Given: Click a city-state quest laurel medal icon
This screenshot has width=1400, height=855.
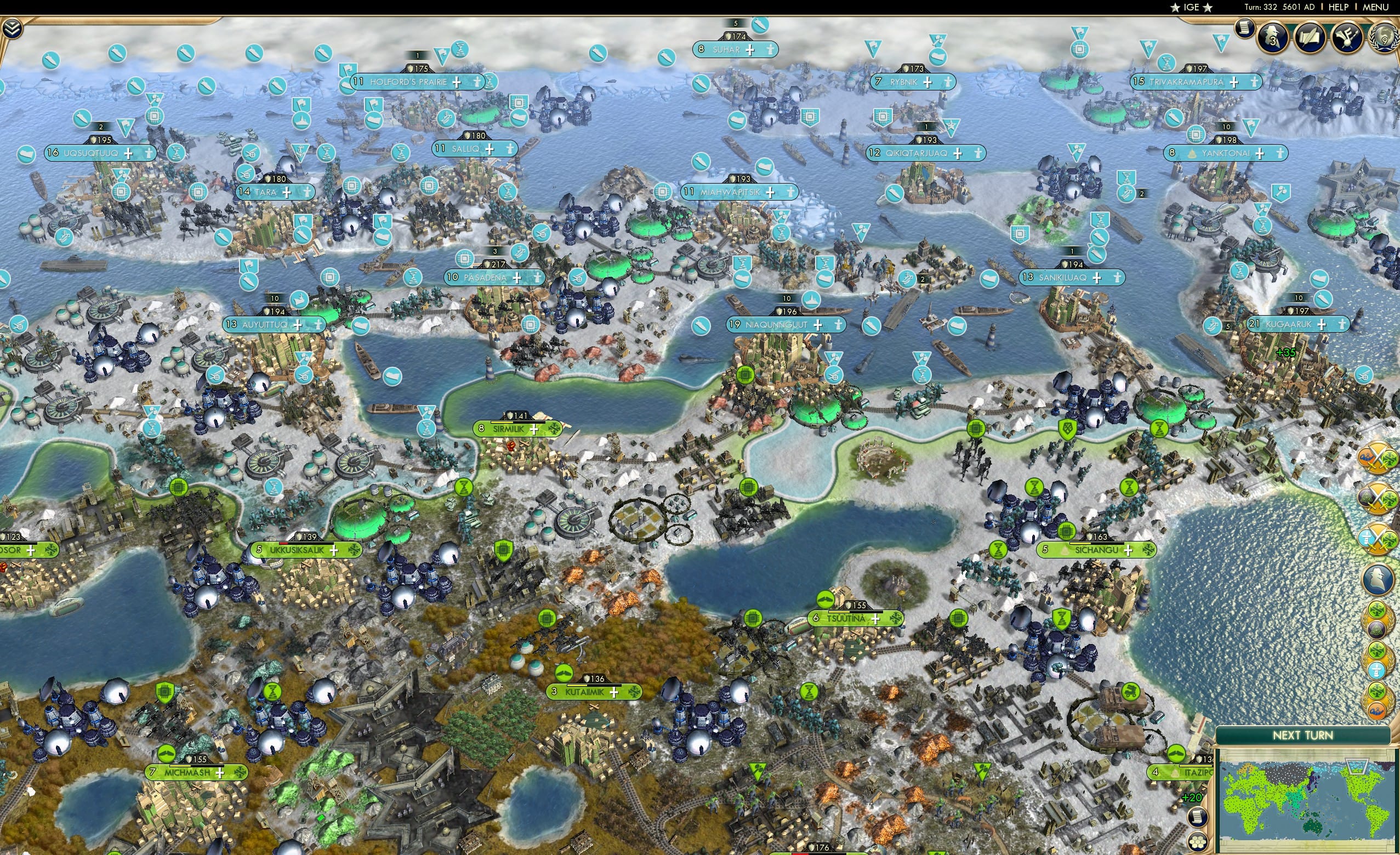Looking at the screenshot, I should [1377, 619].
